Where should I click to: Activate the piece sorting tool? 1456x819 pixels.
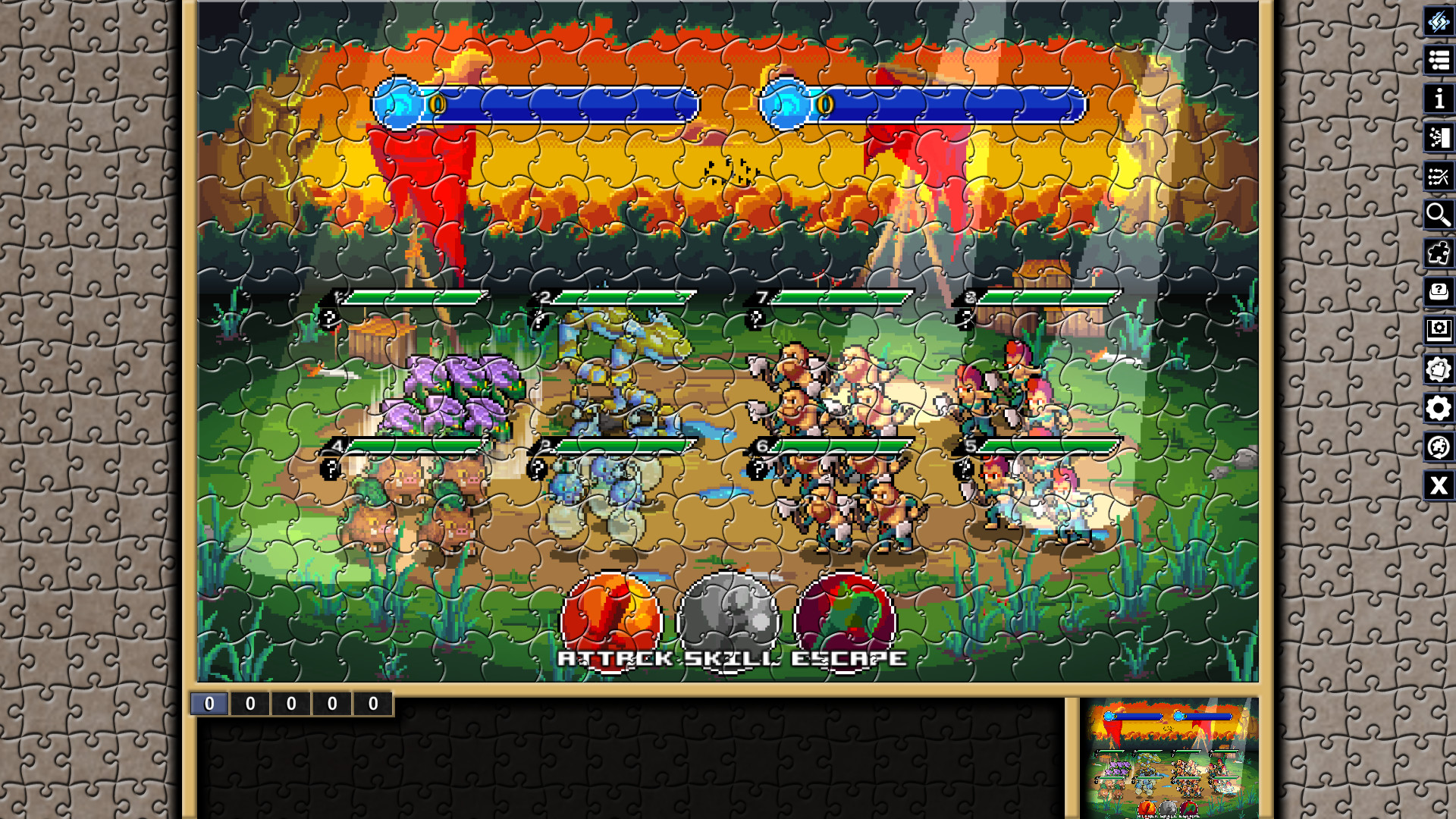1439,176
